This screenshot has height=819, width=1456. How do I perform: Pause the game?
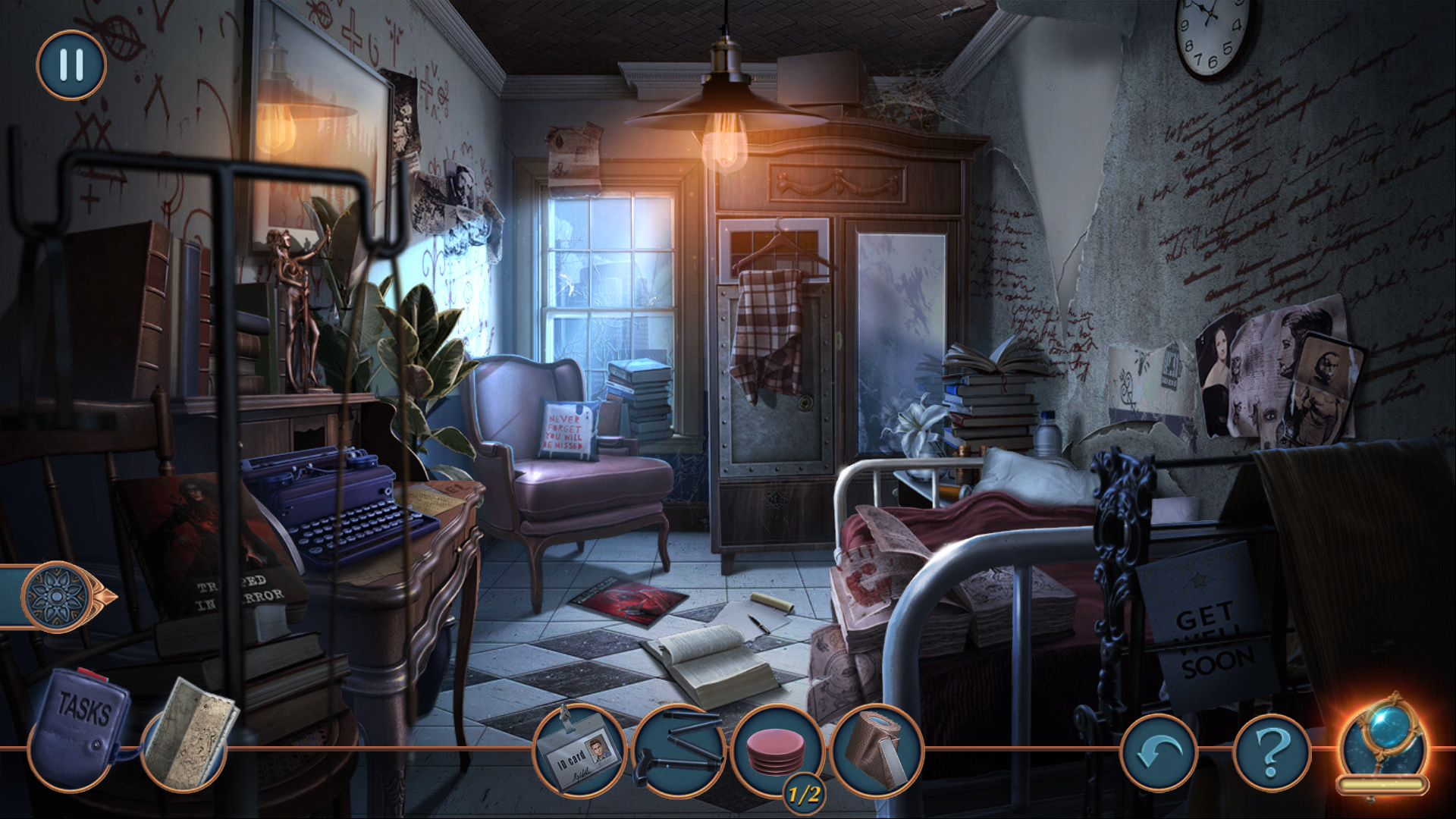click(71, 65)
